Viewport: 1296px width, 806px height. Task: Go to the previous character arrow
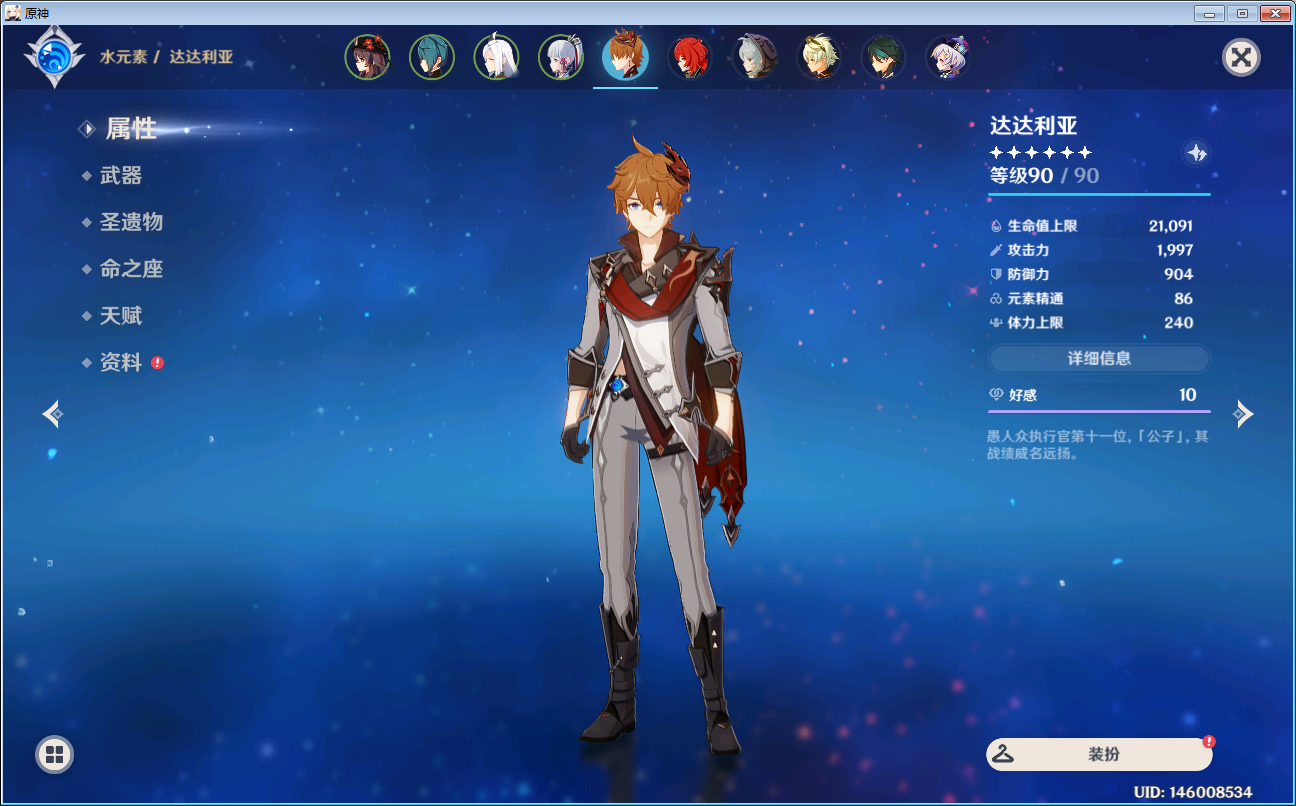53,413
